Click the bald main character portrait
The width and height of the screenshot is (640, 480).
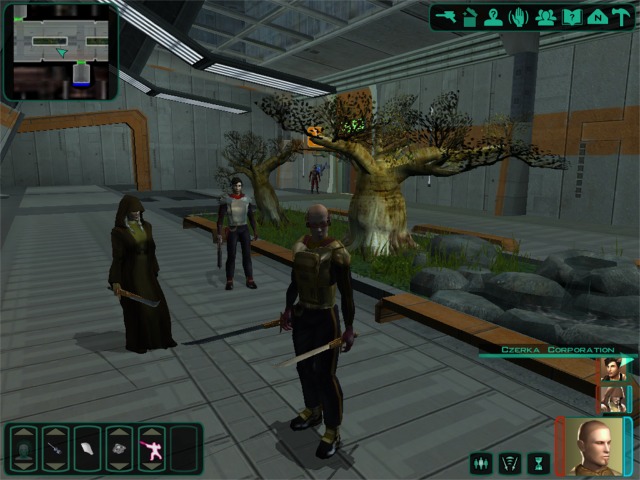pyautogui.click(x=594, y=445)
